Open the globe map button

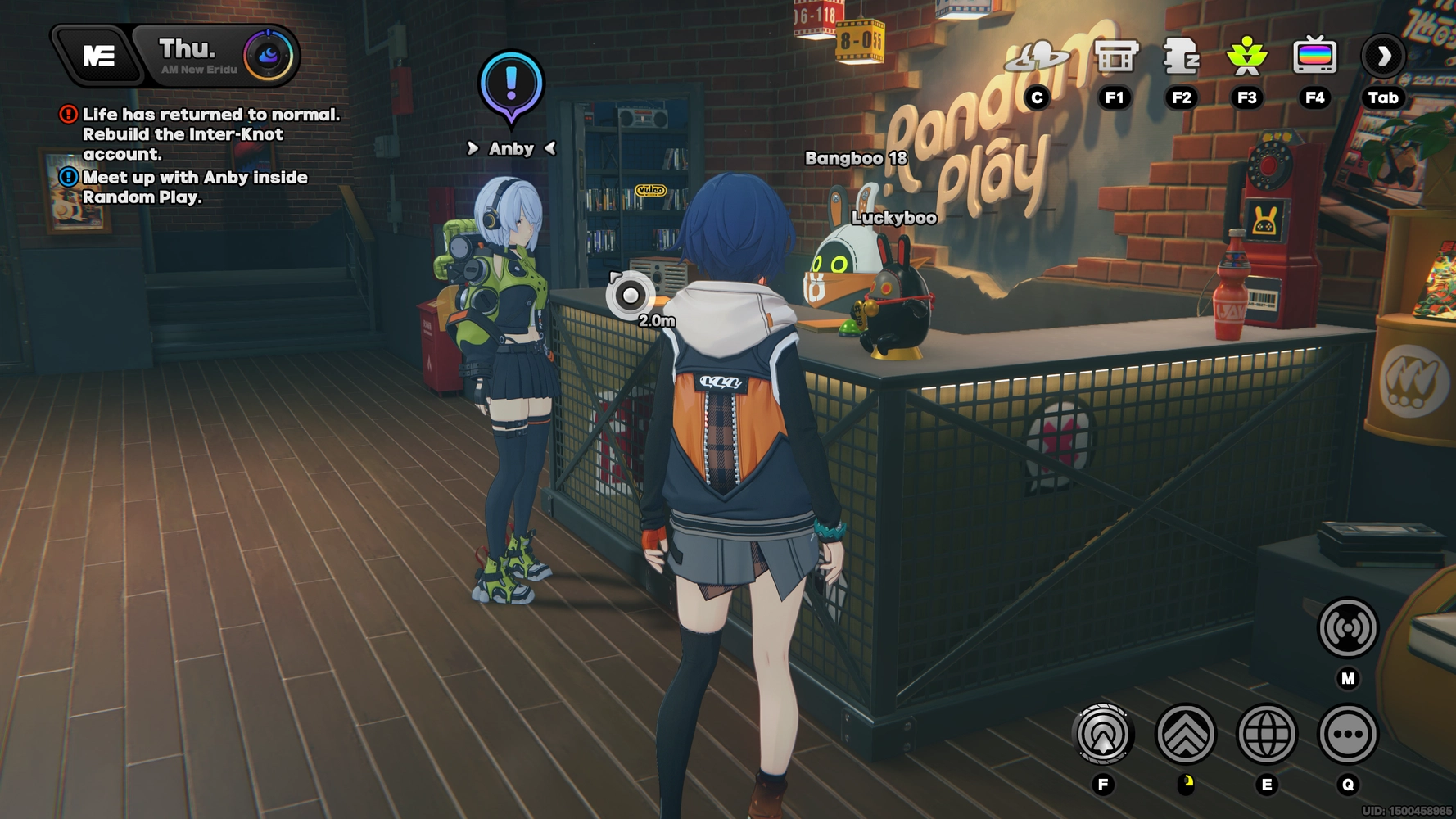click(1266, 734)
